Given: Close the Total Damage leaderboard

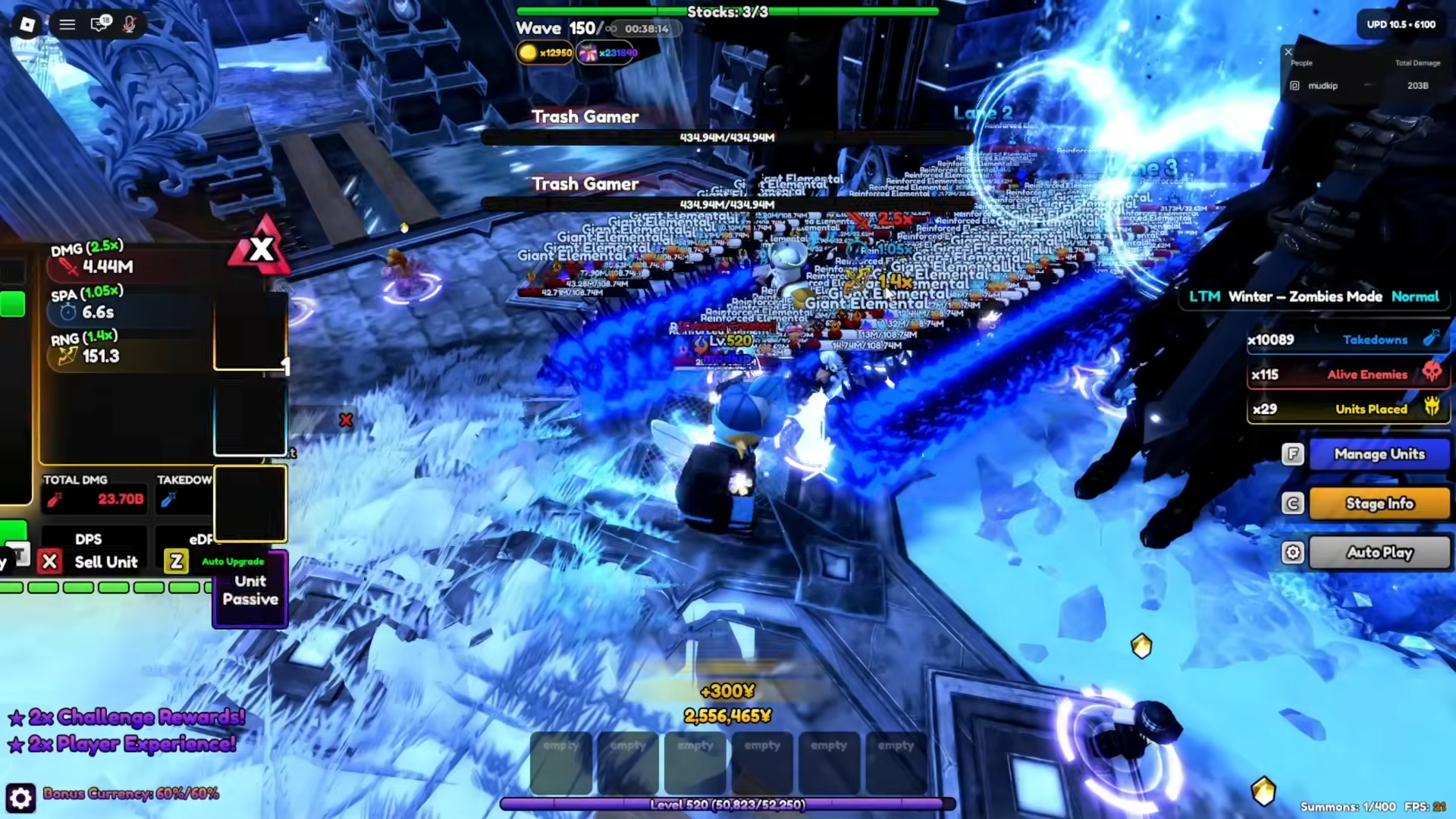Looking at the screenshot, I should pos(1288,52).
